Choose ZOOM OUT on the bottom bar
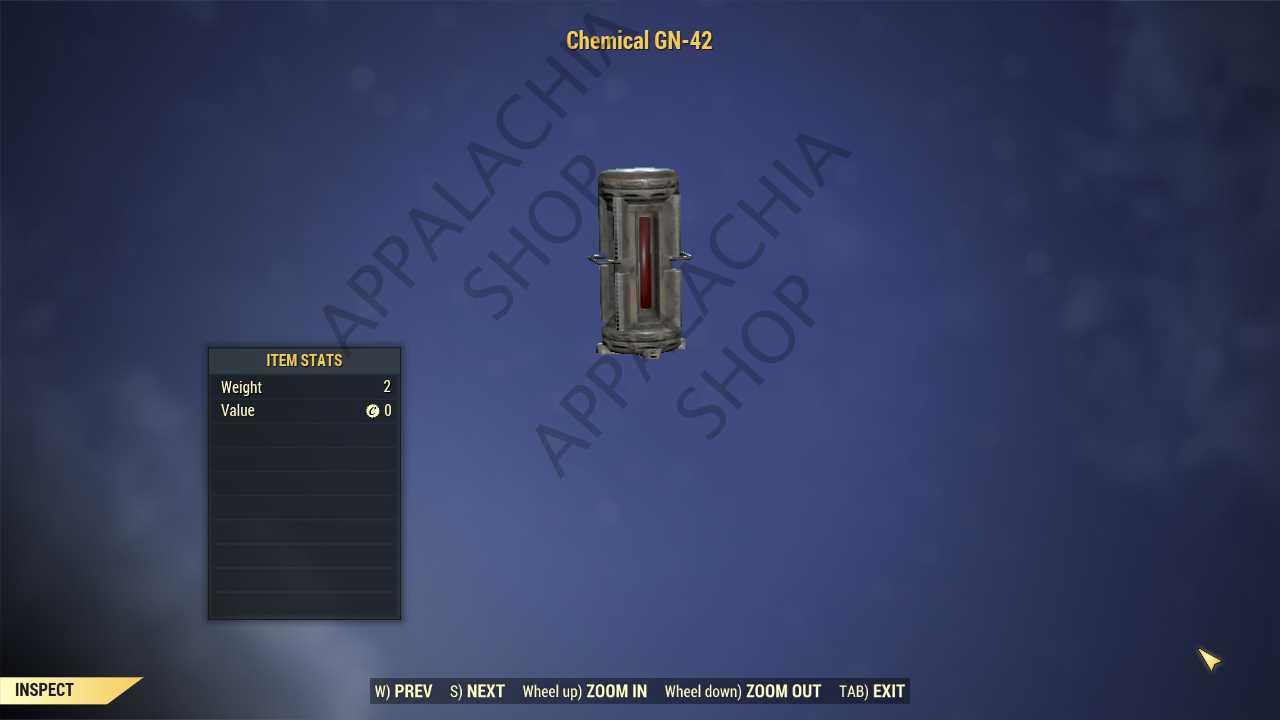 [743, 691]
